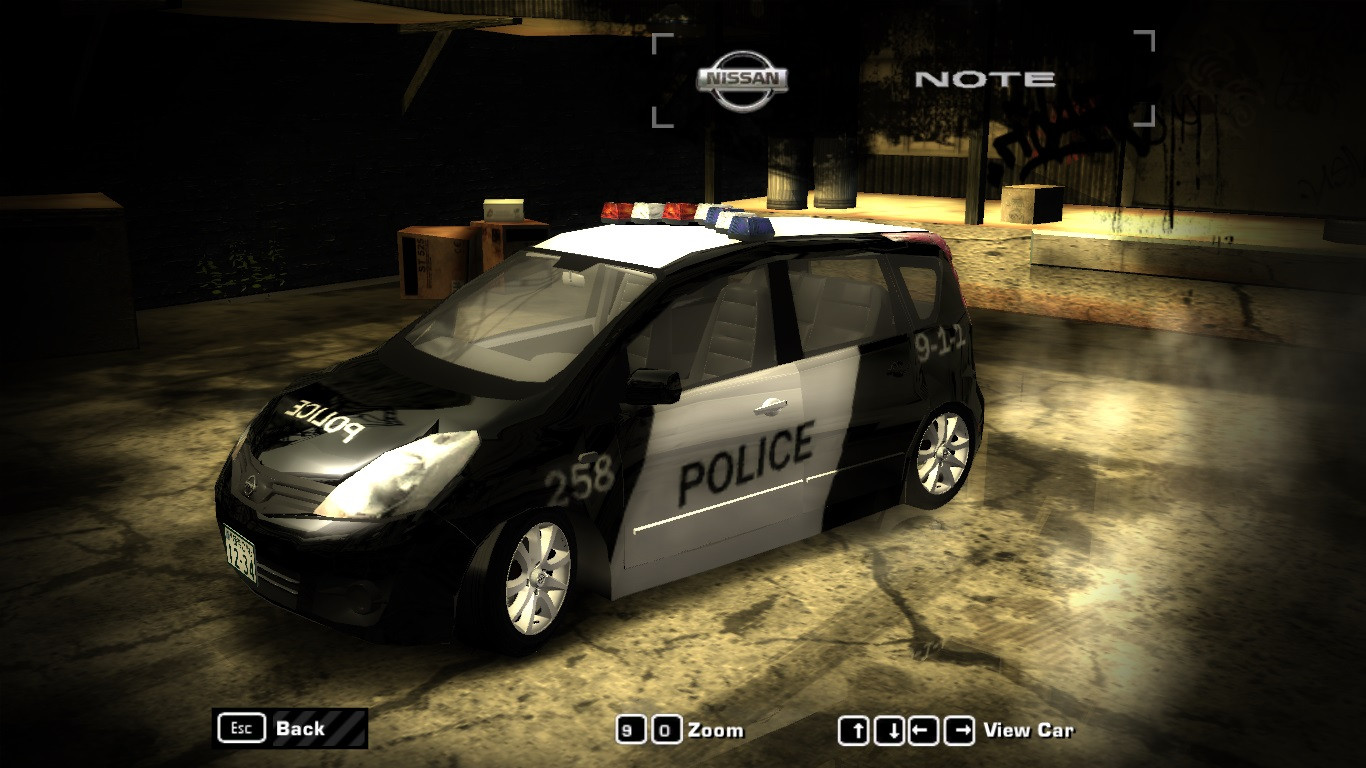Click the Nissan manufacturer badge
This screenshot has width=1366, height=768.
pyautogui.click(x=741, y=79)
